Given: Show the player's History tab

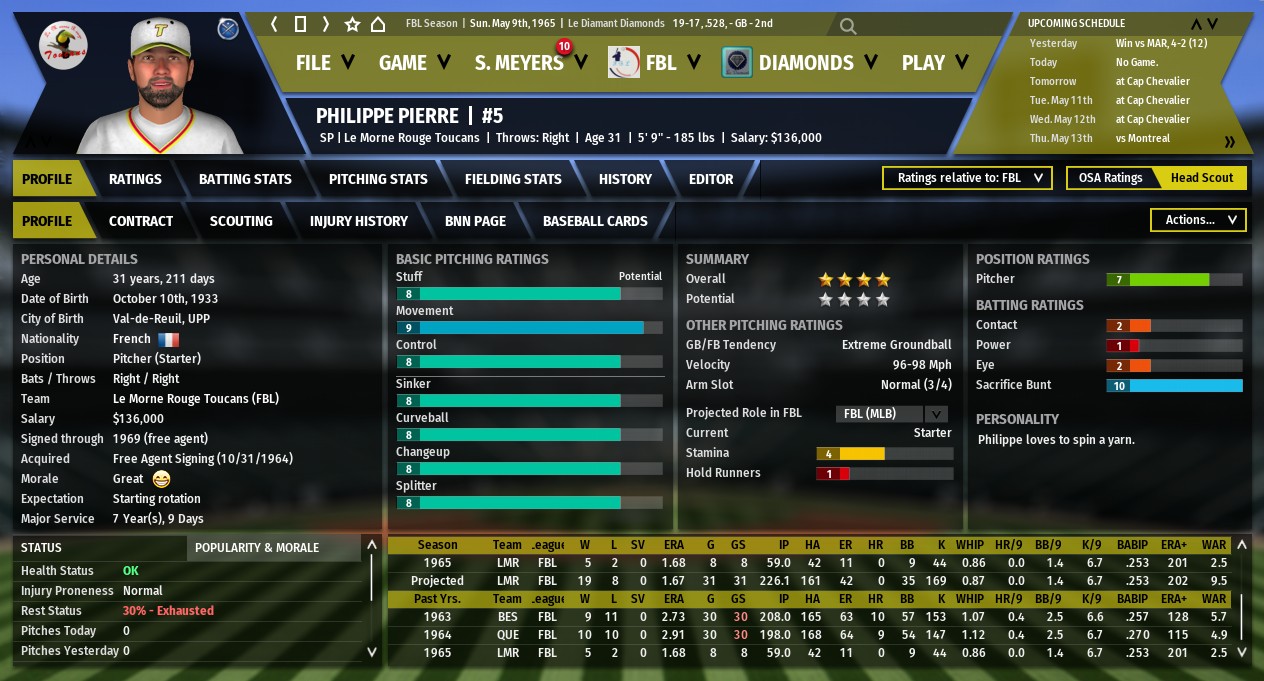Looking at the screenshot, I should (x=625, y=179).
